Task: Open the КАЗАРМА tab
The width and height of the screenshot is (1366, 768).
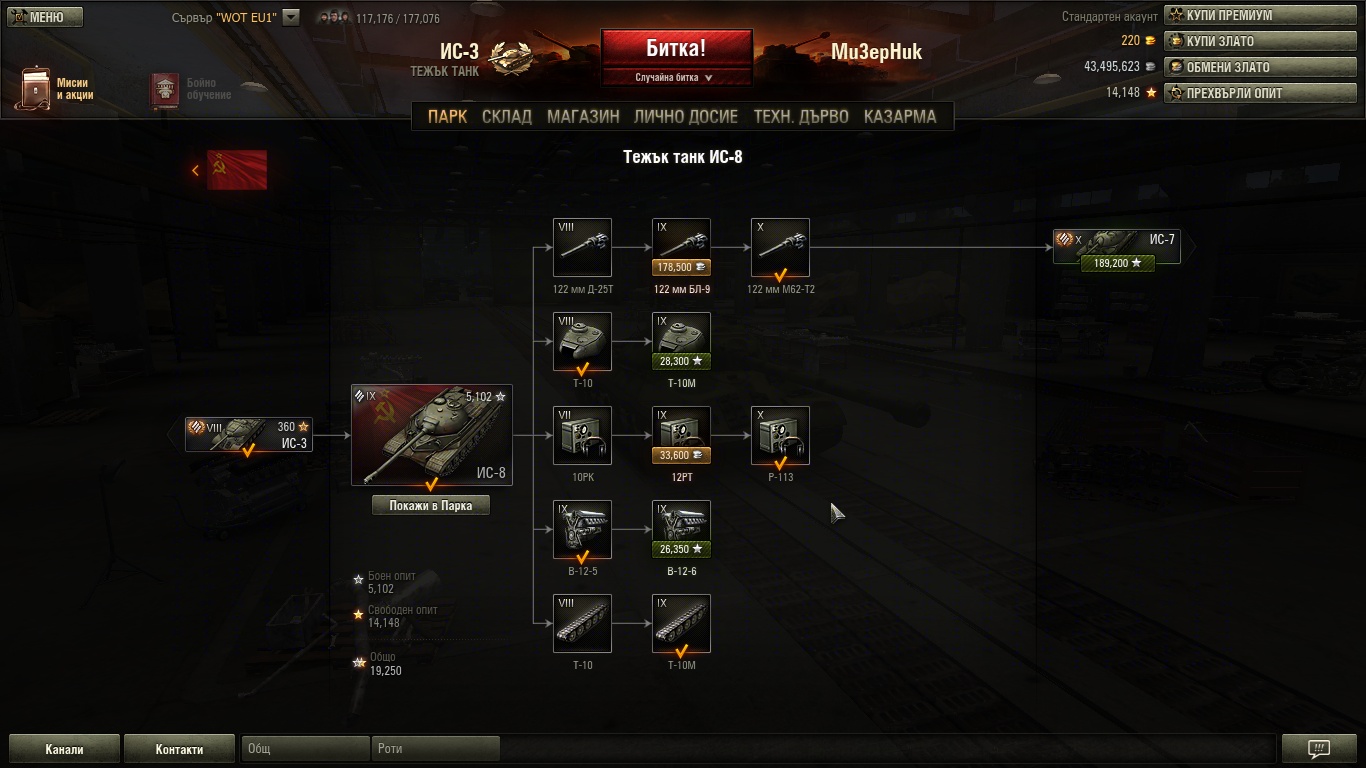Action: 900,116
